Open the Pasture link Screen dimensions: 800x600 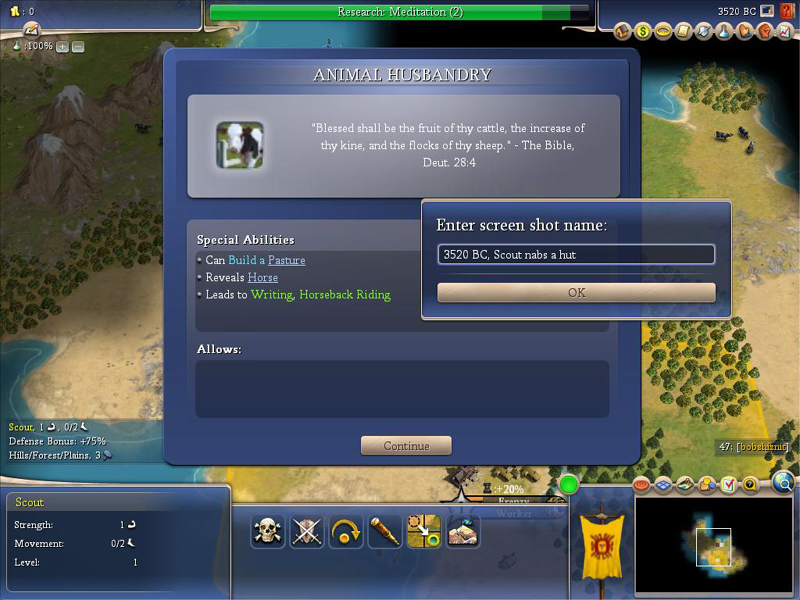click(286, 260)
